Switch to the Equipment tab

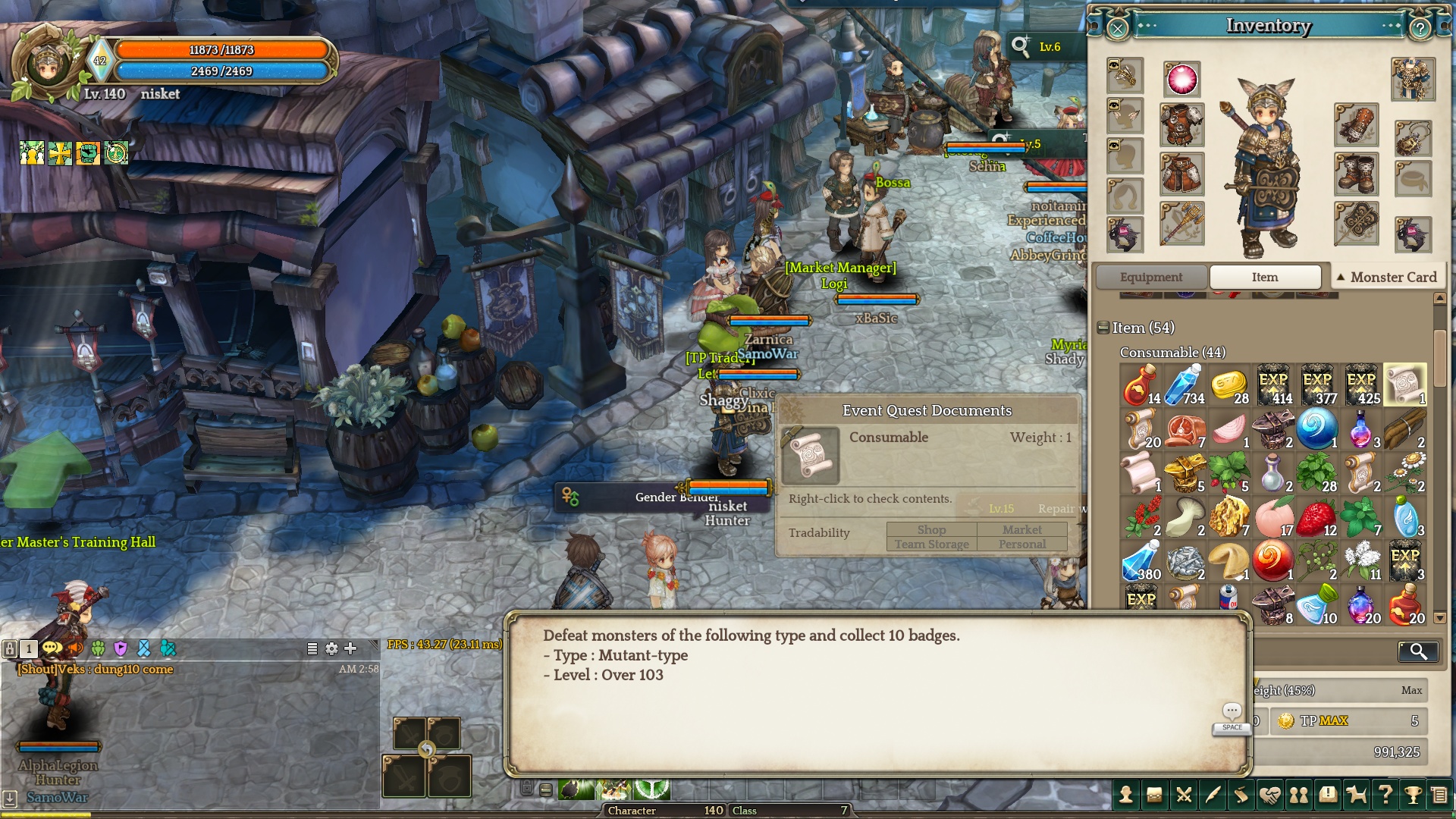(1150, 278)
